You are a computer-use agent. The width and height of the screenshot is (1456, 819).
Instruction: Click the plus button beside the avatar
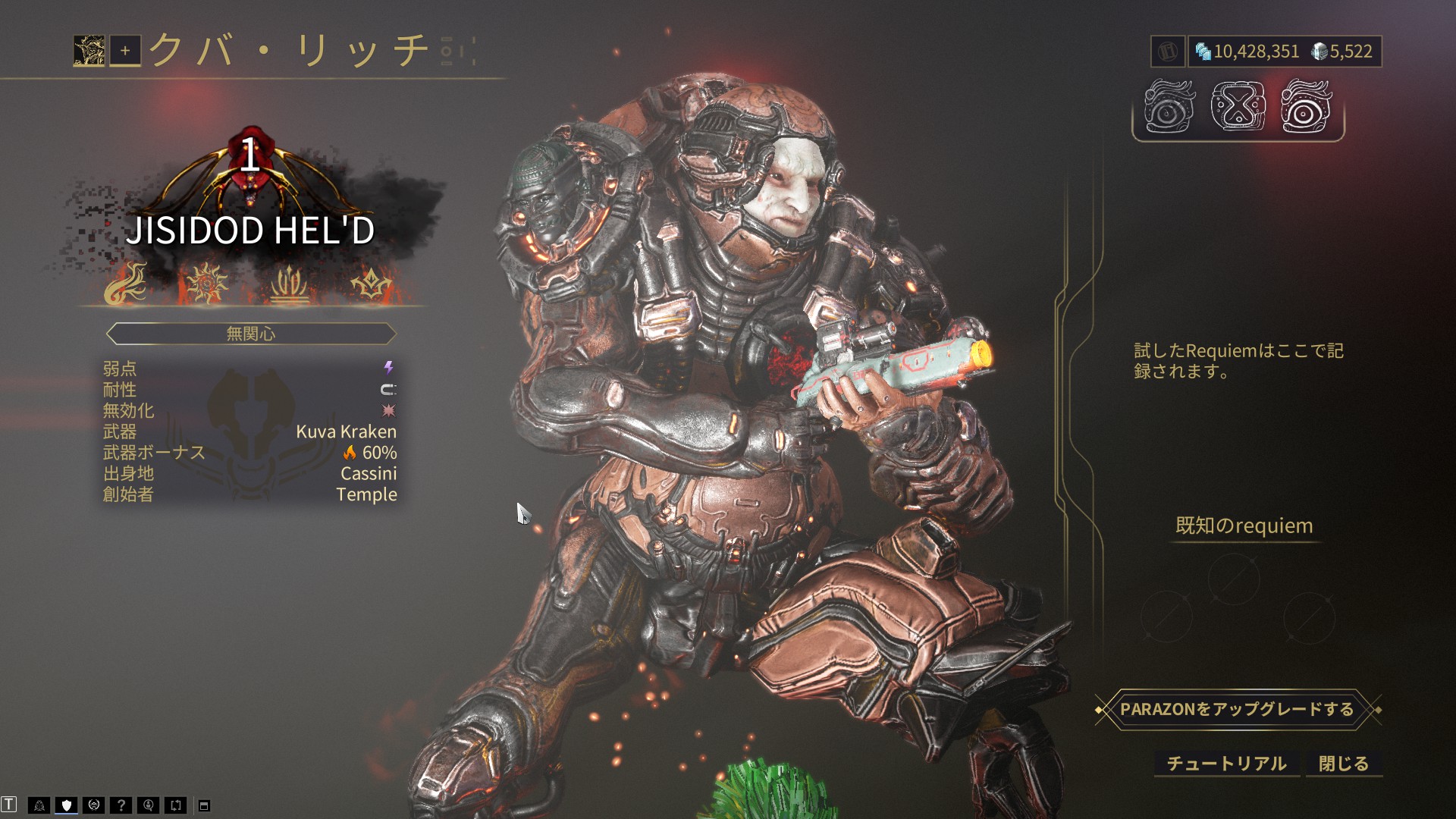pos(125,51)
